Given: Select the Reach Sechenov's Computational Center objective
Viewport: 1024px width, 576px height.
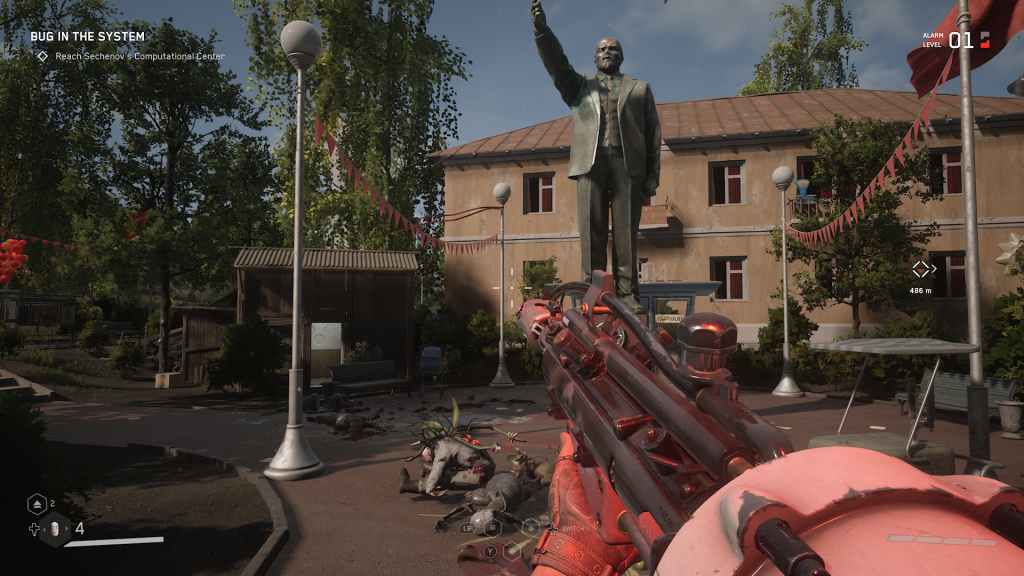Looking at the screenshot, I should (x=131, y=56).
